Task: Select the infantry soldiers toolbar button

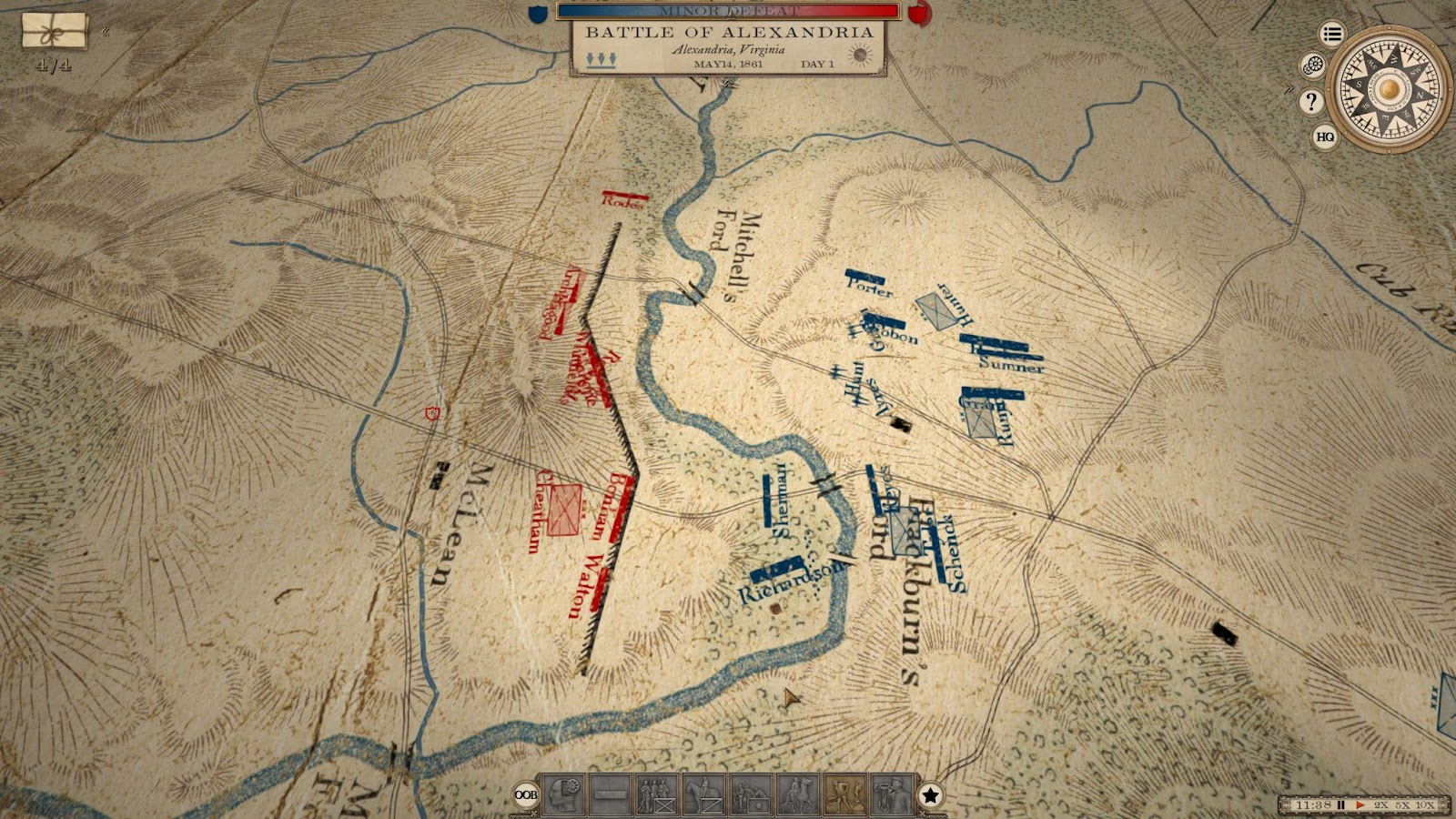Action: point(657,795)
